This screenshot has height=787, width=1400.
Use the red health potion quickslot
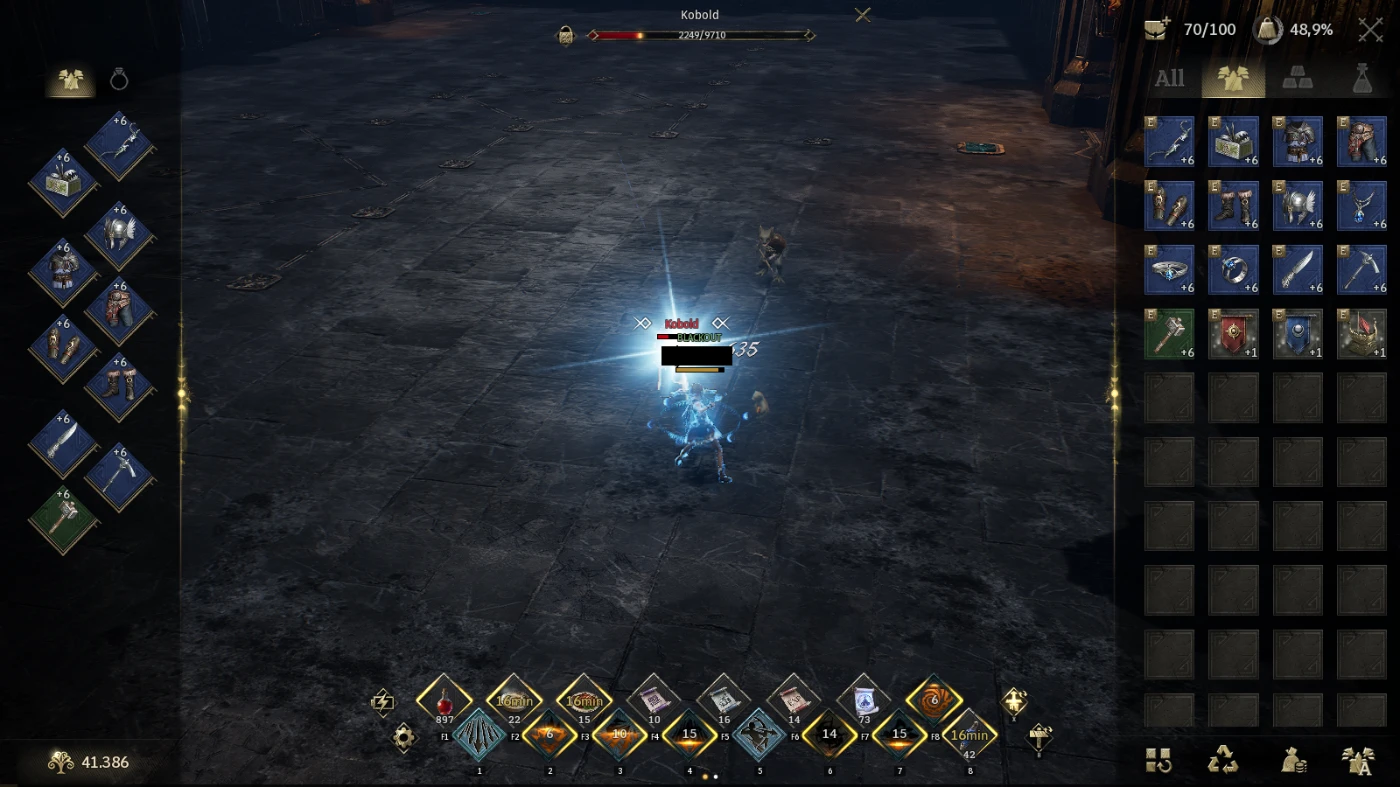444,701
